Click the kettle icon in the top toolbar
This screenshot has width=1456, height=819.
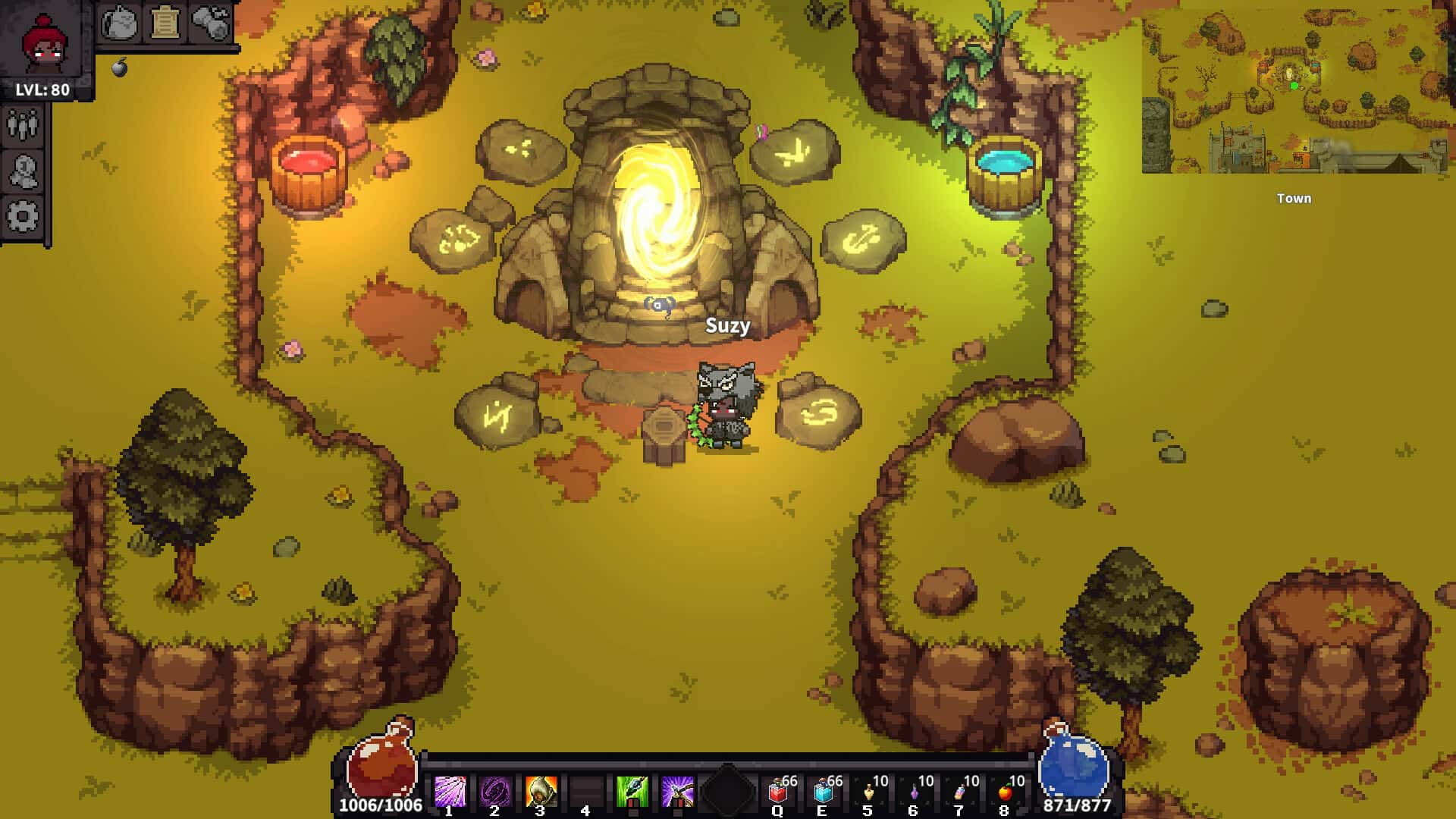(119, 23)
